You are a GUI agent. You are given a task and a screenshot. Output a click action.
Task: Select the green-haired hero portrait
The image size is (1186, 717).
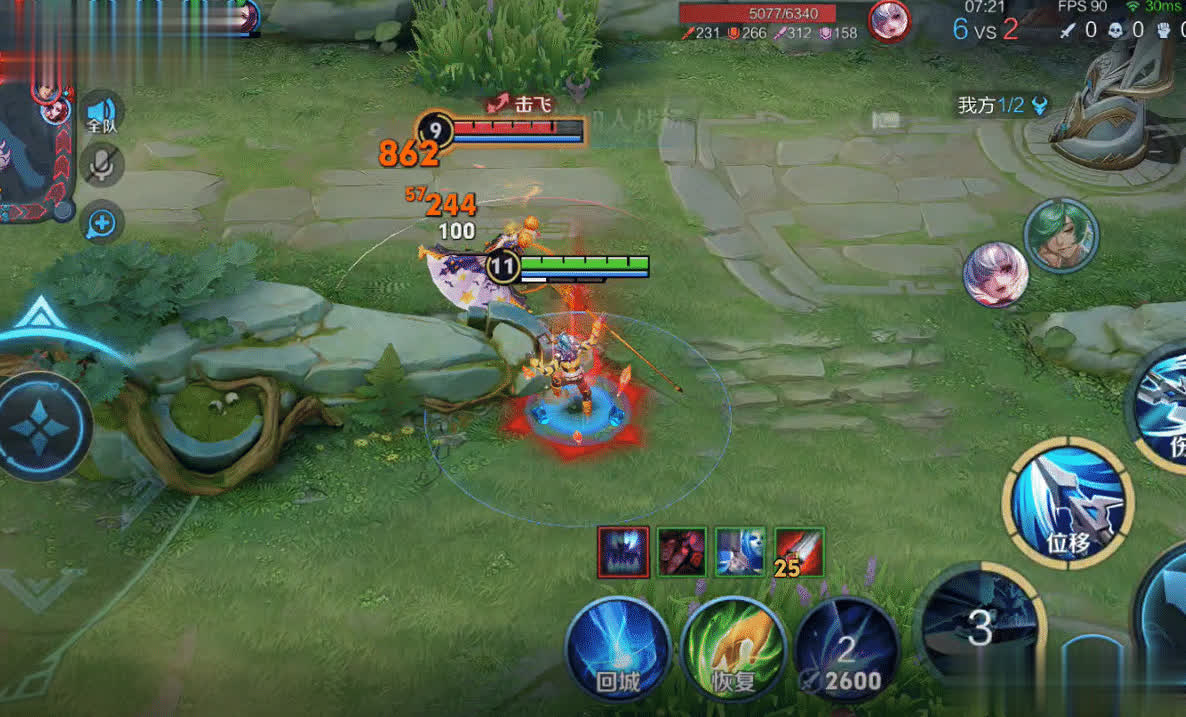point(1061,236)
